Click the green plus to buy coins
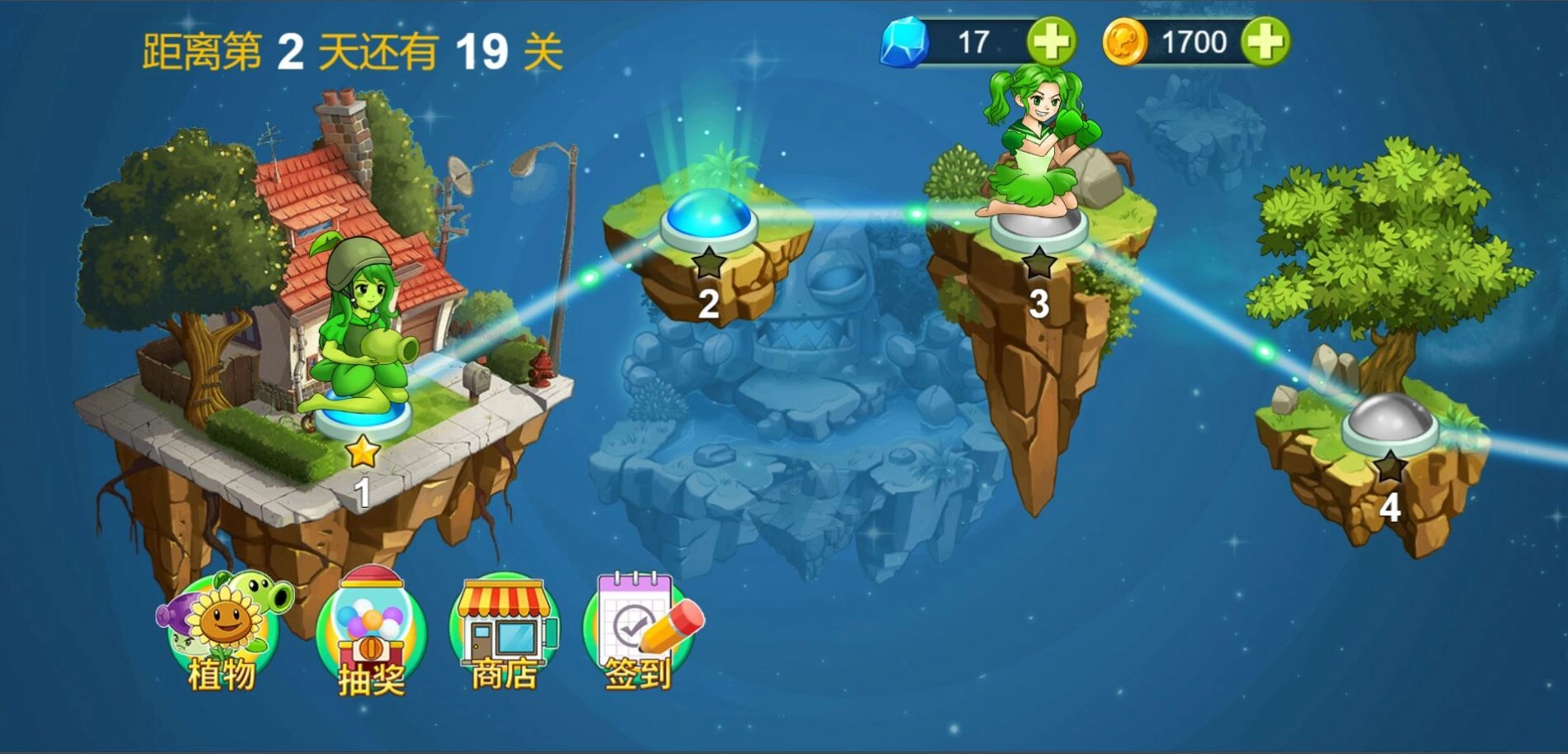 1266,40
